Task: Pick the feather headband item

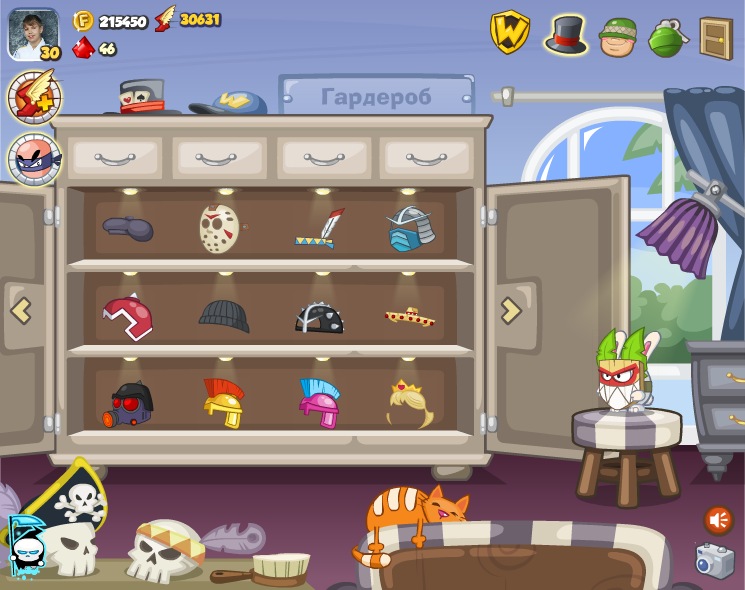Action: coord(319,229)
